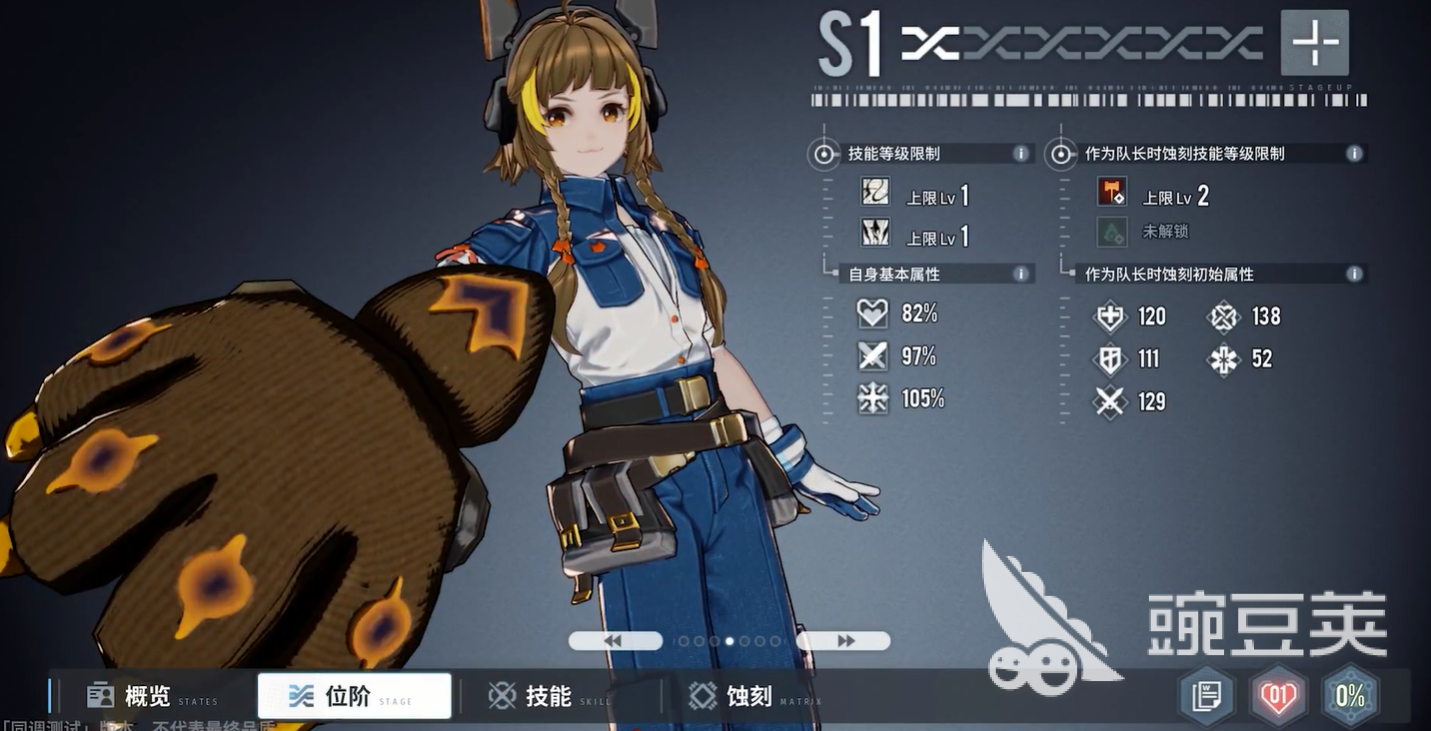Open the document notes hexagon button
The height and width of the screenshot is (731, 1431).
(1207, 696)
